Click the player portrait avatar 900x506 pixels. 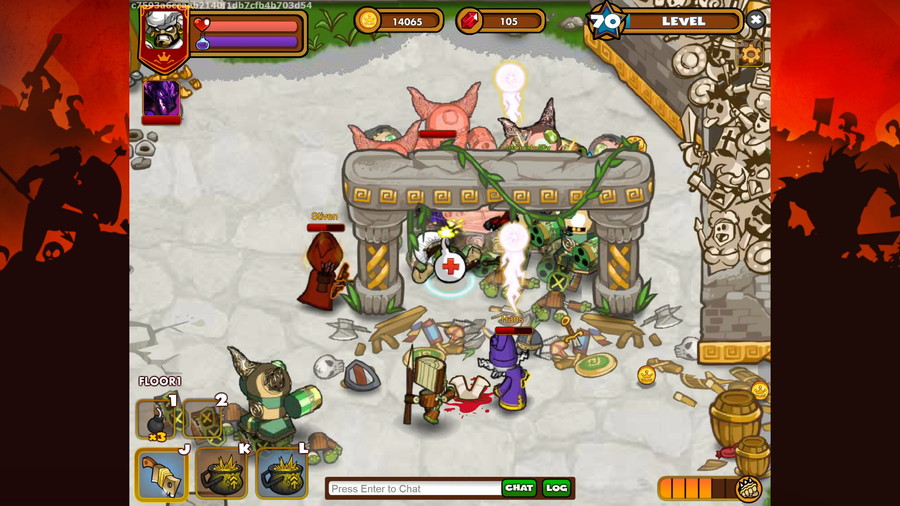point(162,32)
